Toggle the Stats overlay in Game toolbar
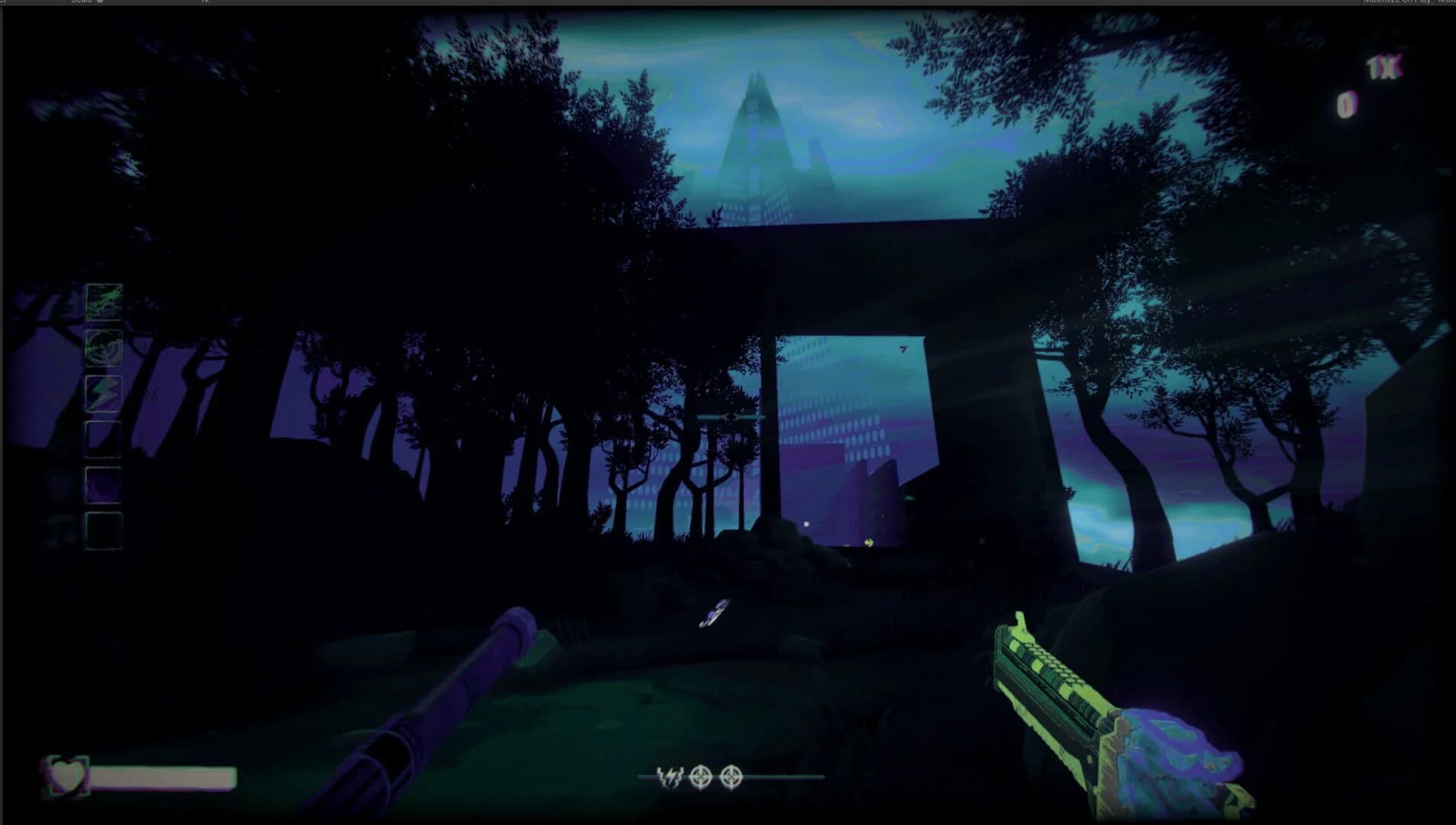Viewport: 1456px width, 825px height. (x=1455, y=3)
